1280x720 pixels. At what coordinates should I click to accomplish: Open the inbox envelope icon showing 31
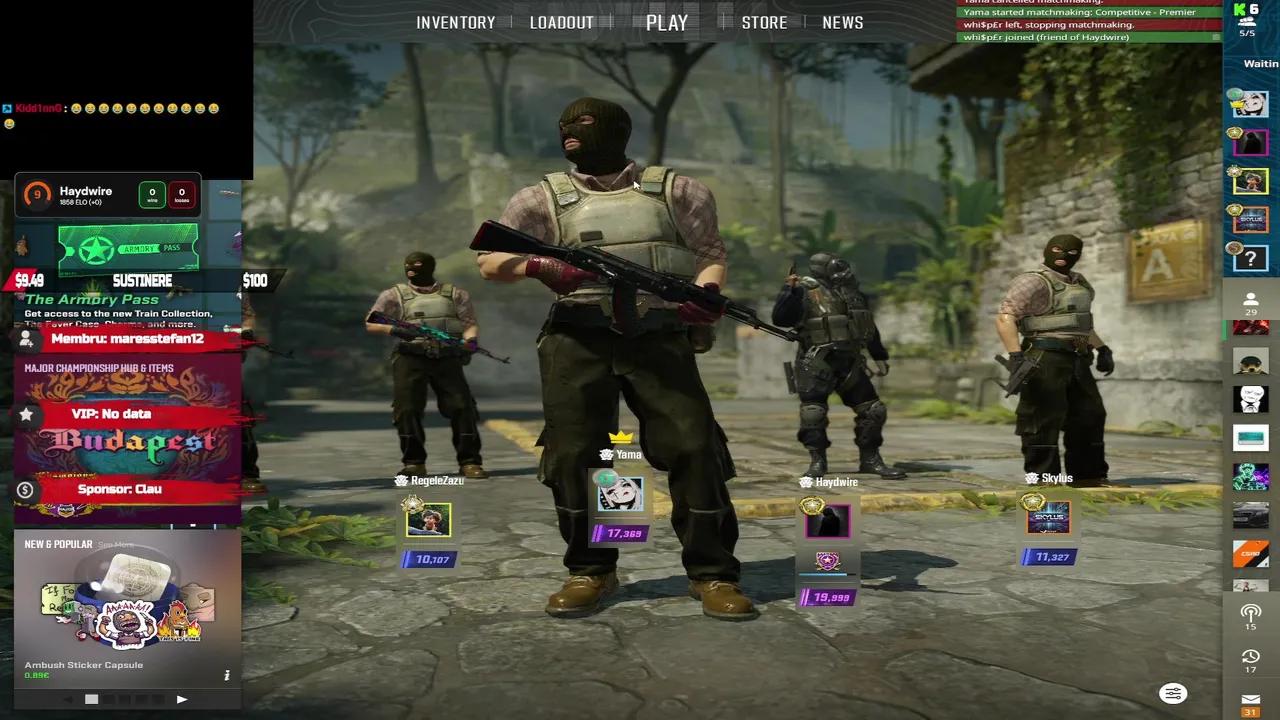pos(1251,700)
